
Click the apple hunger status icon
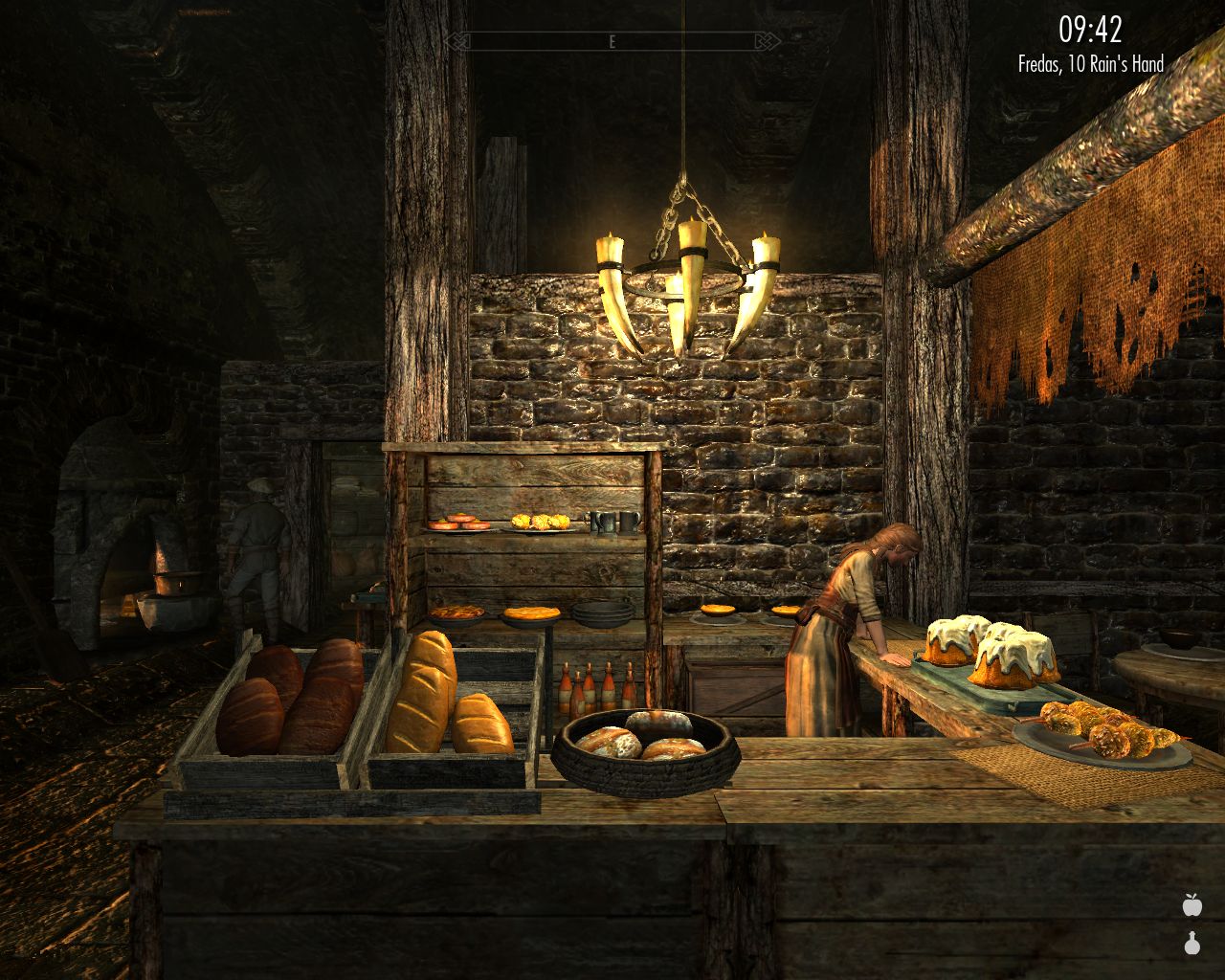click(x=1192, y=904)
